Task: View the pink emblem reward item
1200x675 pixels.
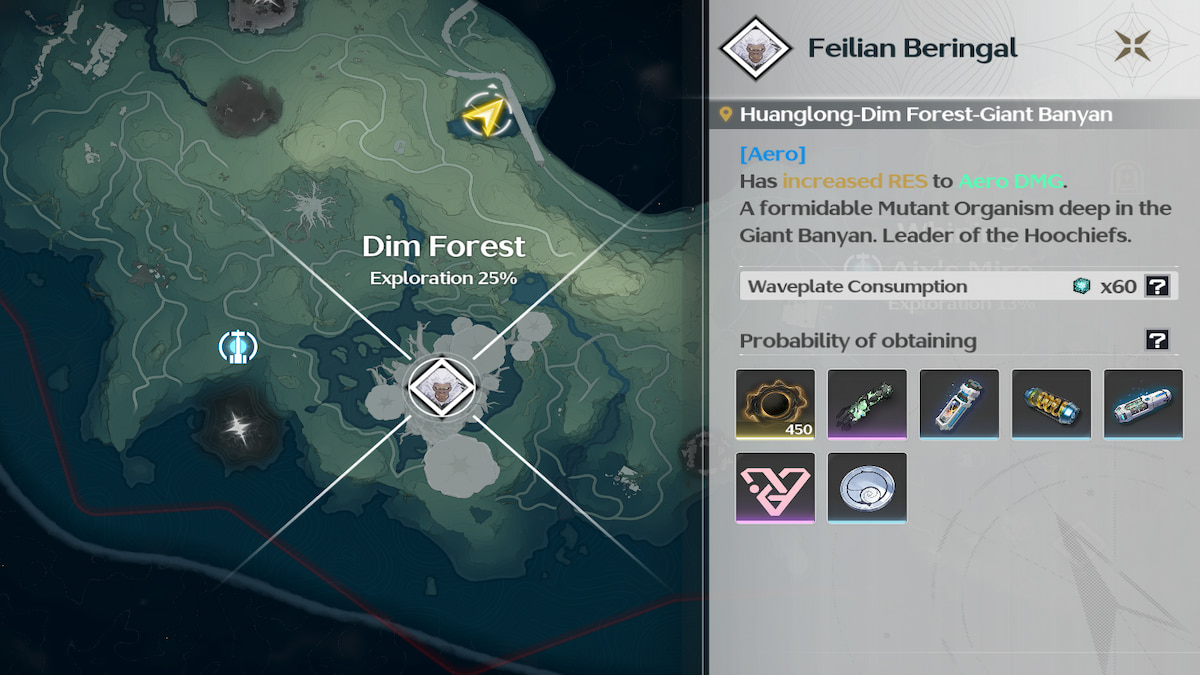Action: pos(775,488)
